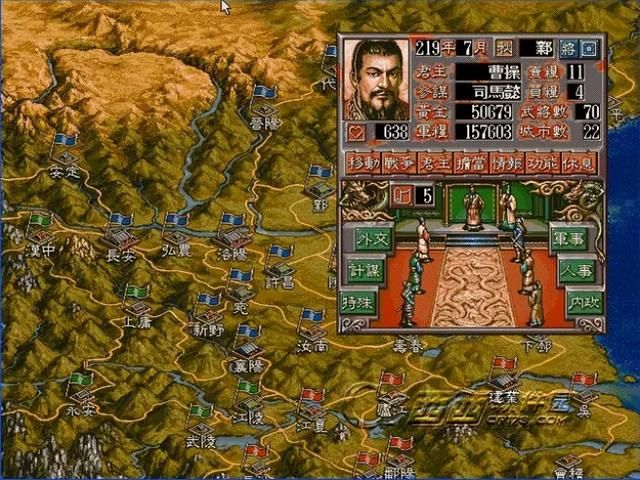
Task: Select the 移動 (Move) command
Action: click(362, 163)
